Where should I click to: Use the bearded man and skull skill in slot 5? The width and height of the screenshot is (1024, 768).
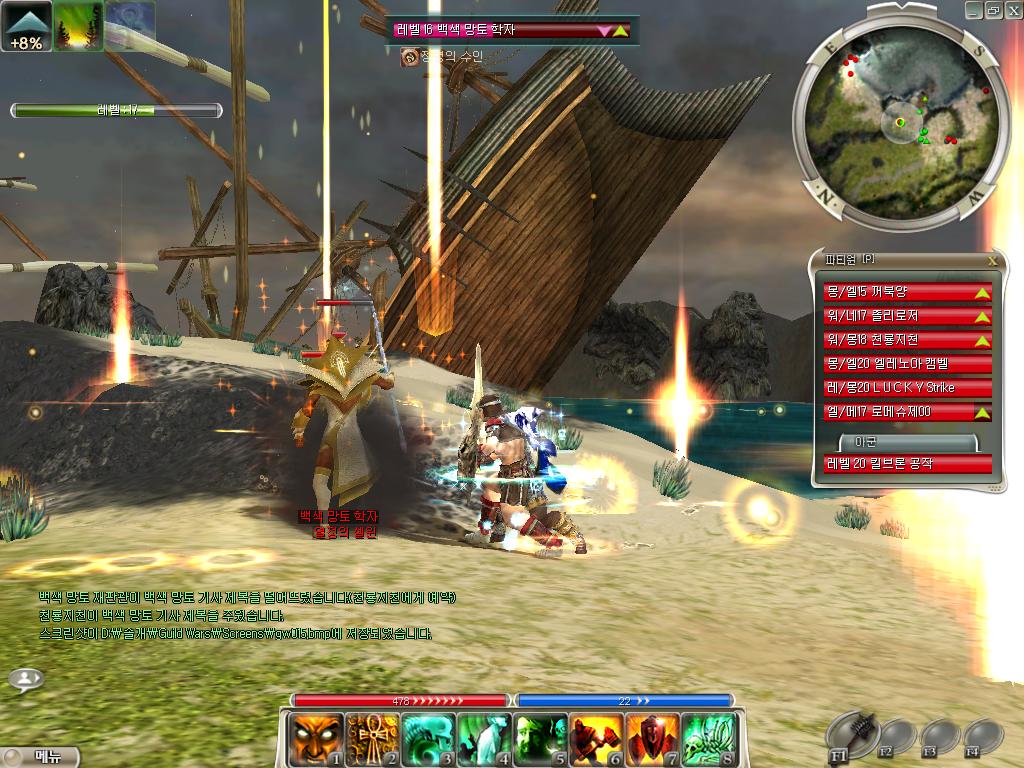point(541,740)
